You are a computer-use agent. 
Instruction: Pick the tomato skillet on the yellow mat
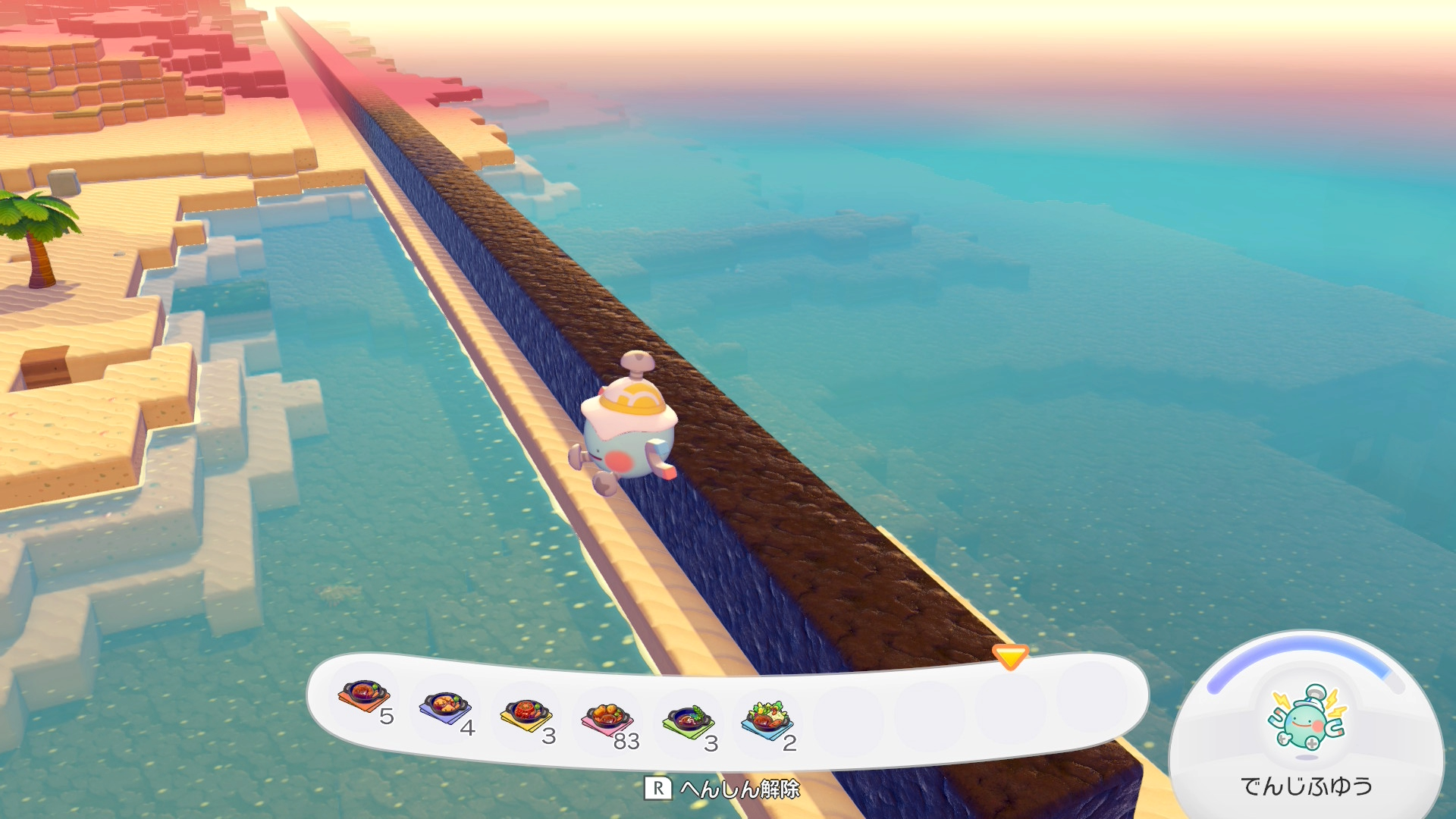tap(526, 714)
